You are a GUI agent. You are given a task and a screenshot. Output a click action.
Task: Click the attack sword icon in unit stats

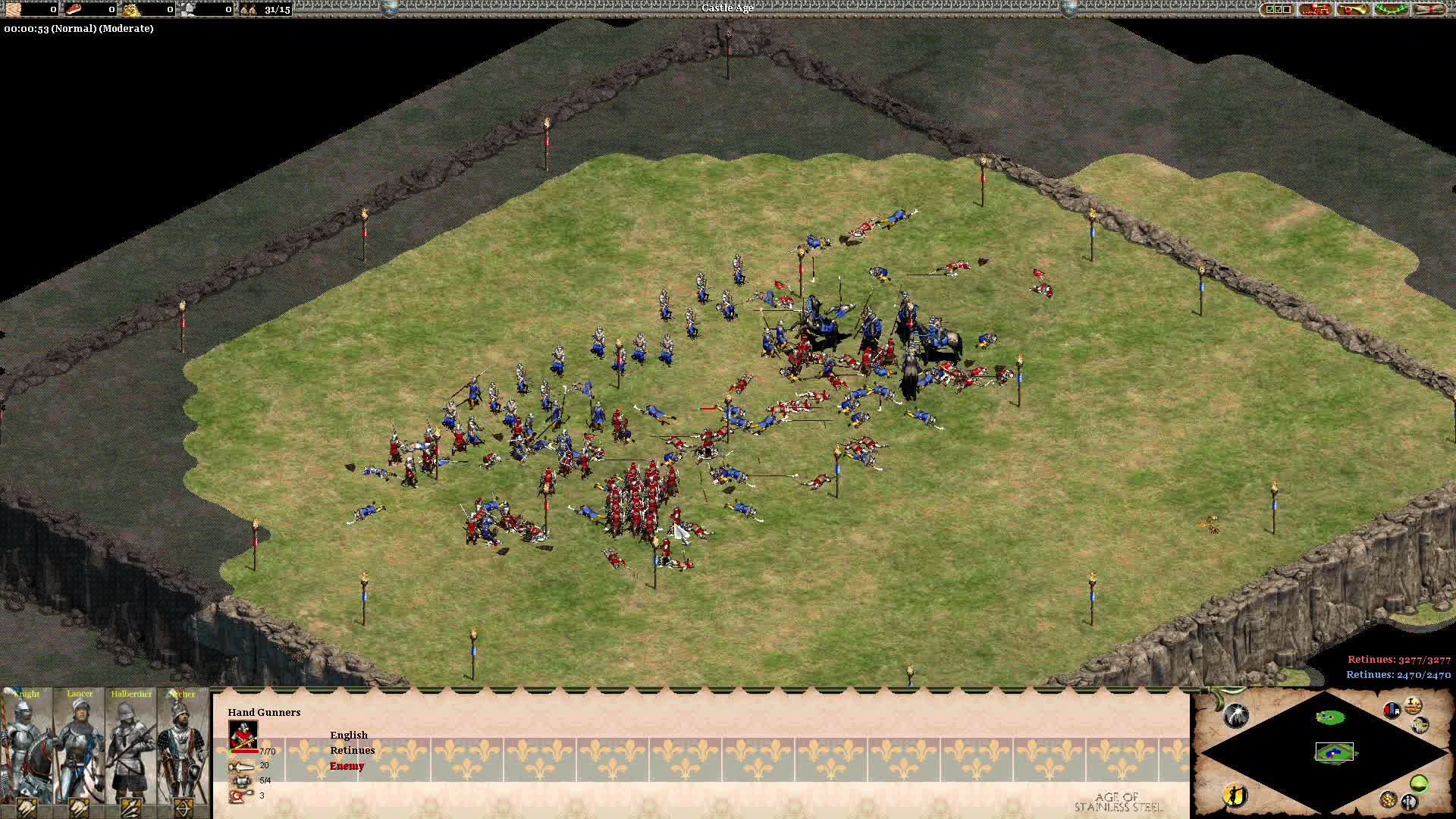click(x=241, y=767)
